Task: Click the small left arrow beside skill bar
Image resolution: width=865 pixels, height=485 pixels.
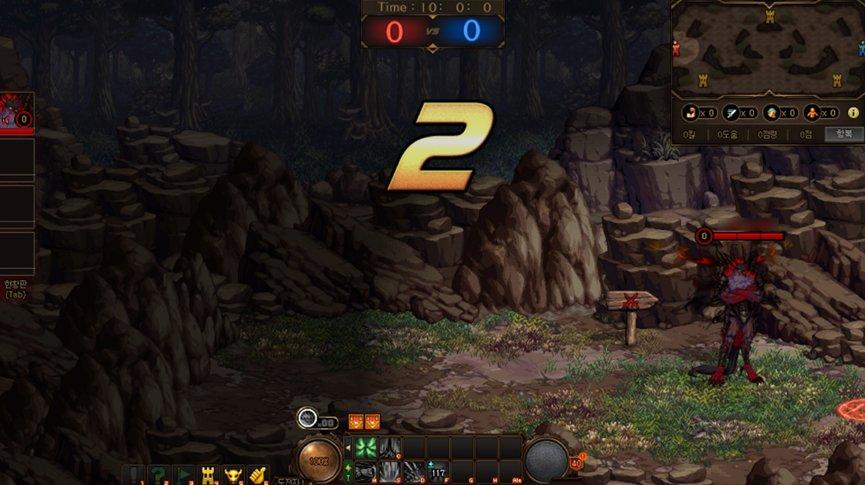Action: click(x=348, y=446)
